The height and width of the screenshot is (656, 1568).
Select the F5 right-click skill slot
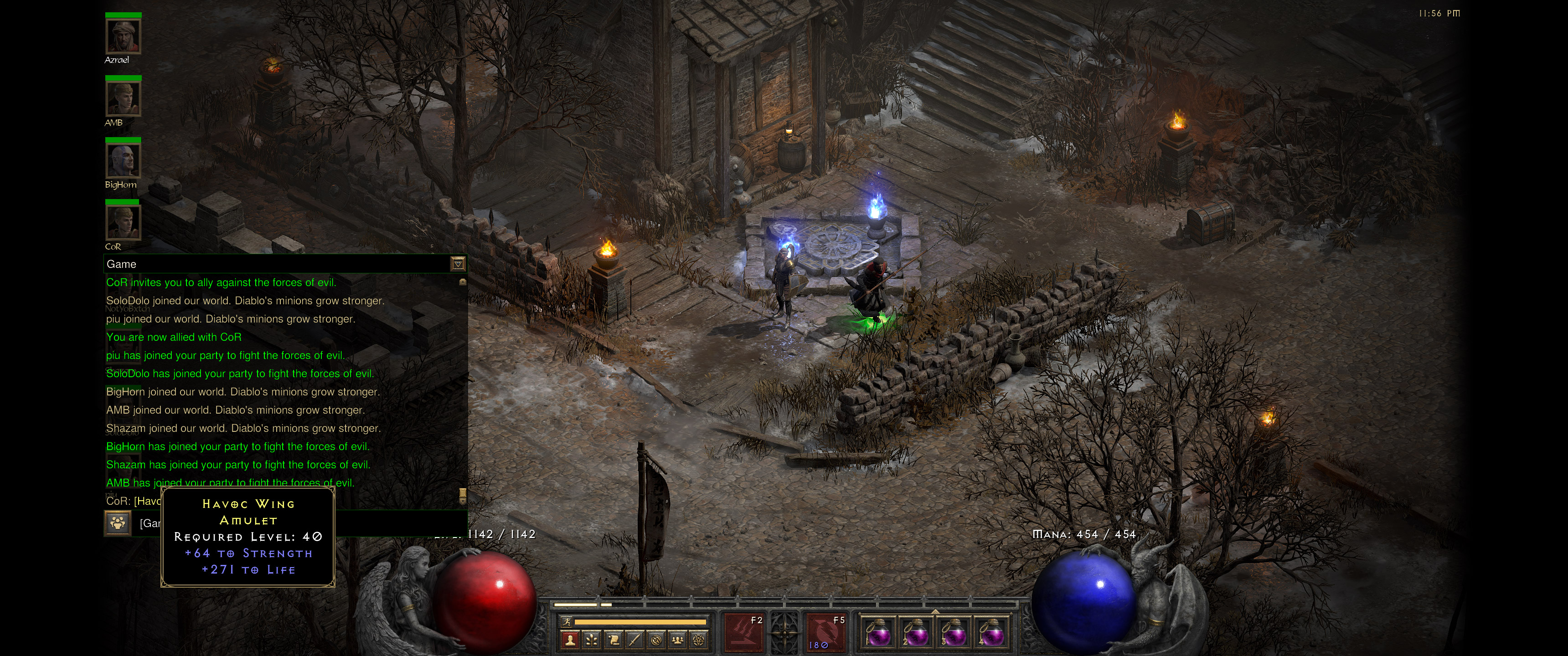(827, 633)
